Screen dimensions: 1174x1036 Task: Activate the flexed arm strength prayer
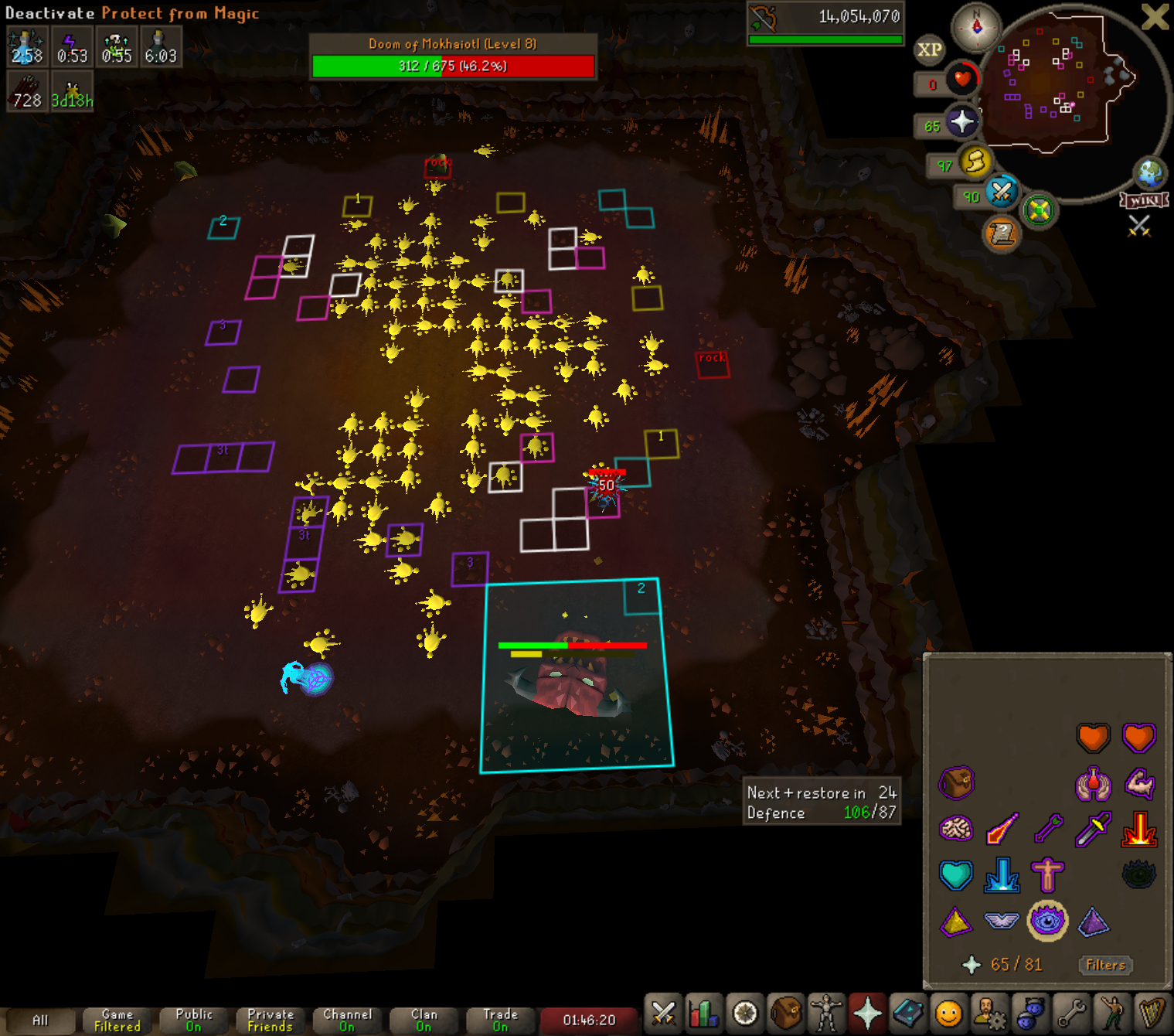click(1138, 784)
